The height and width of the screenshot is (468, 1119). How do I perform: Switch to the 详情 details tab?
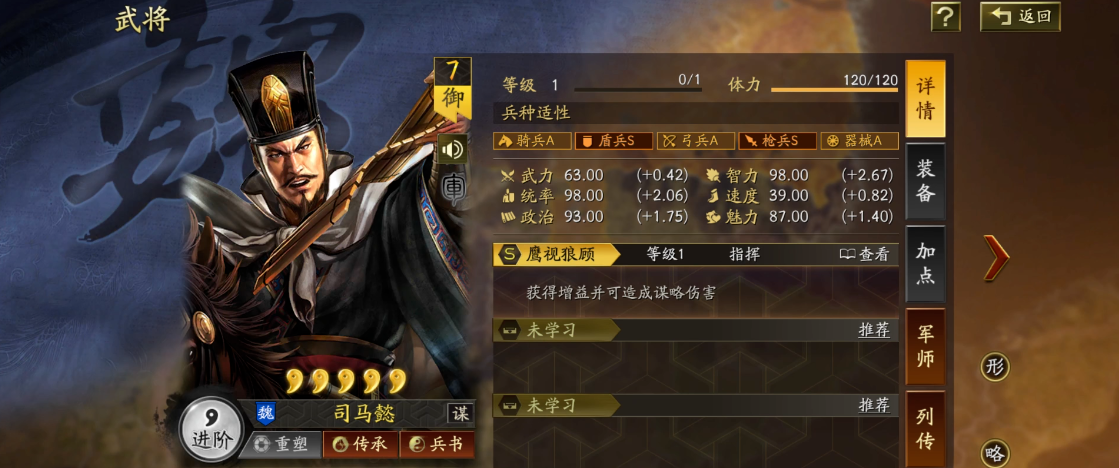[x=925, y=99]
